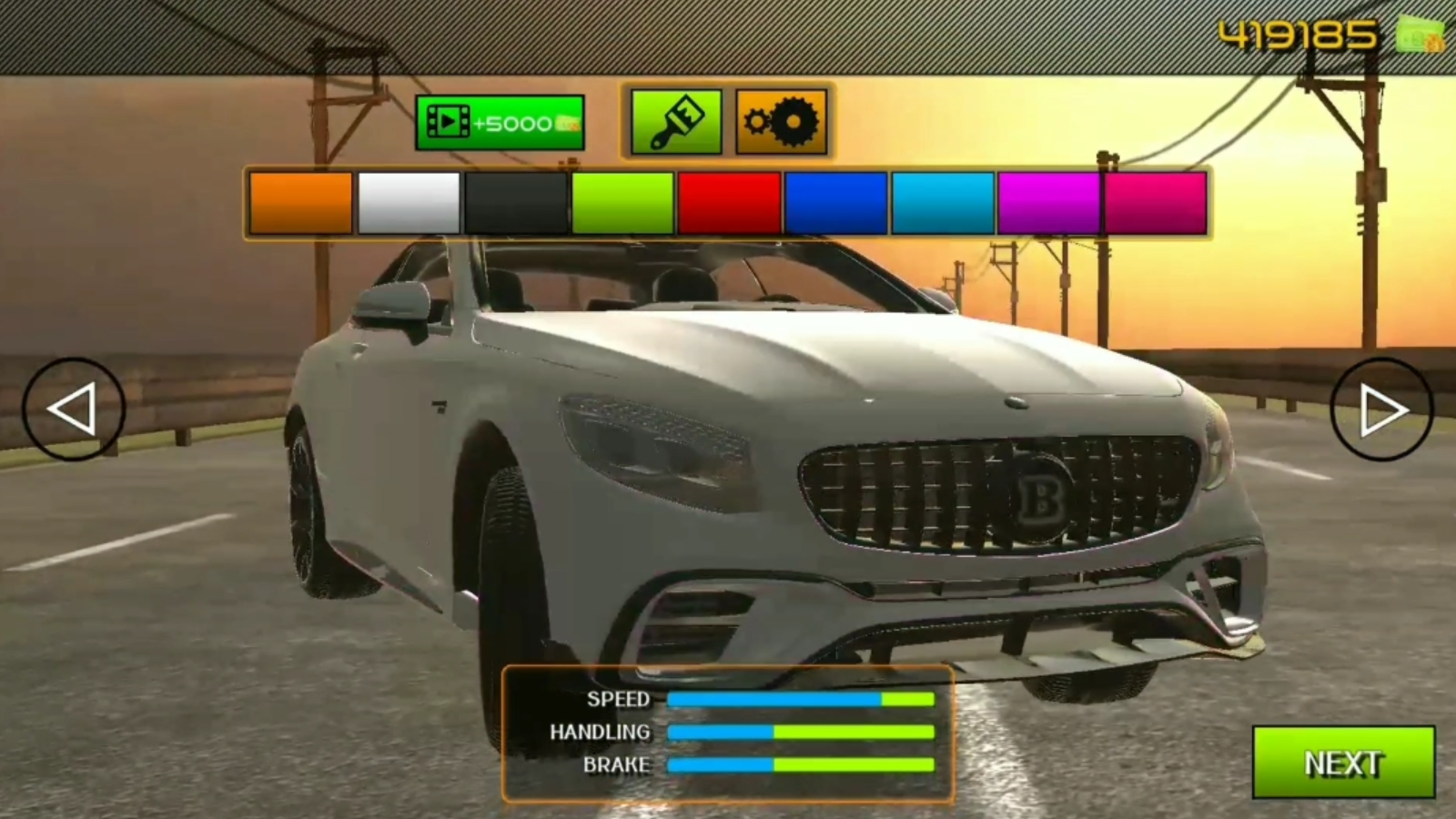Tap the coin balance counter 419185
This screenshot has width=1456, height=819.
click(x=1296, y=33)
